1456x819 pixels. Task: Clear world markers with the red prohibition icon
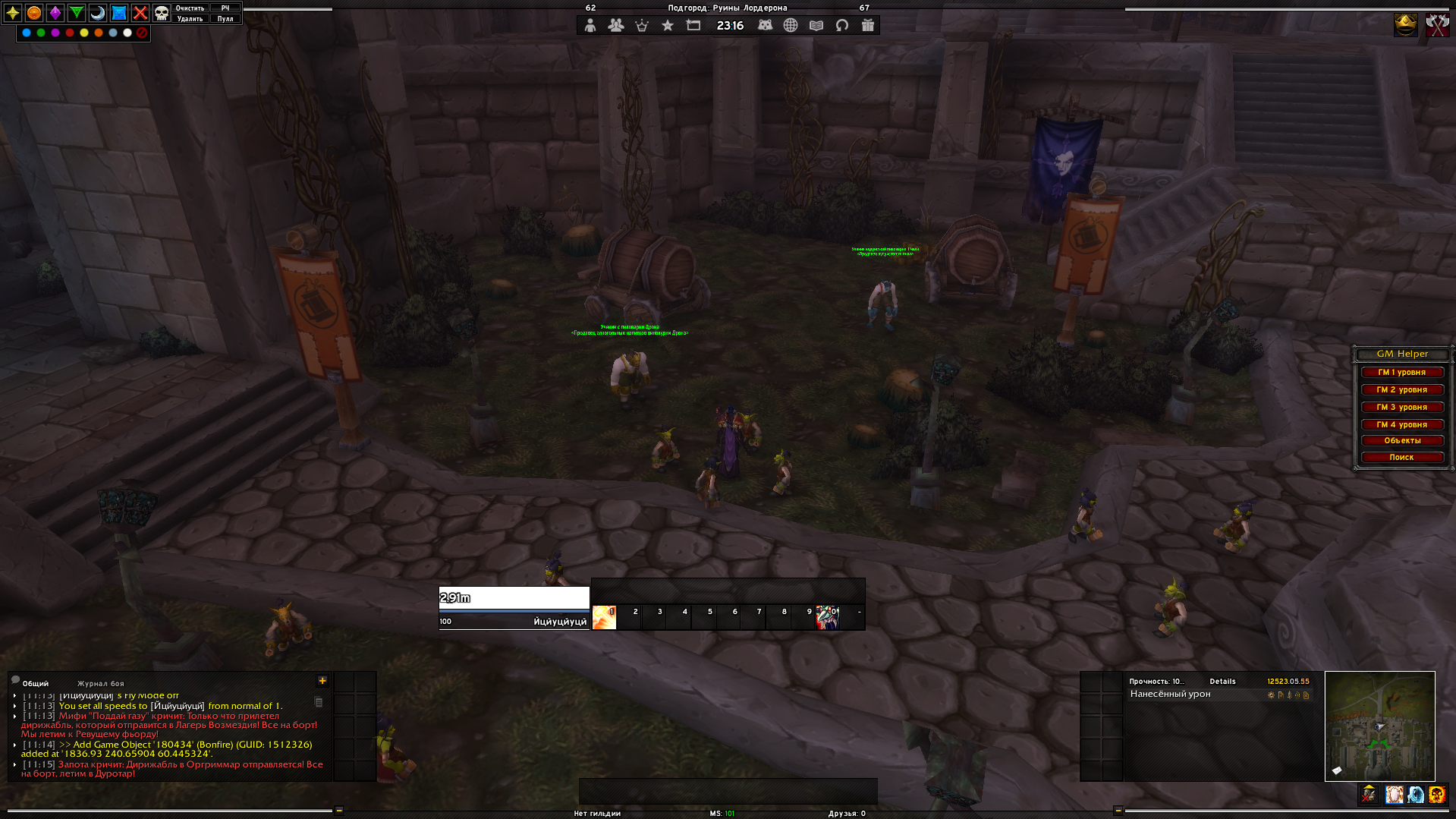[142, 33]
